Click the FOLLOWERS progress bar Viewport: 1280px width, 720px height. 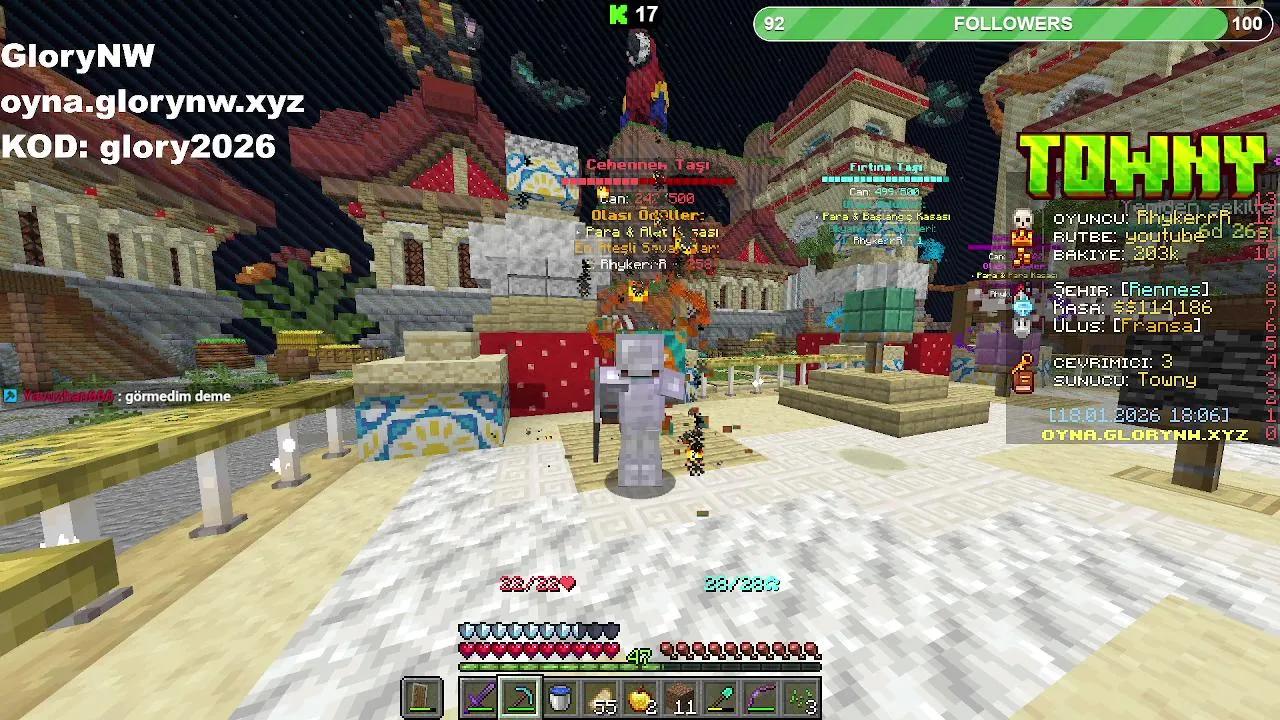pyautogui.click(x=1010, y=23)
